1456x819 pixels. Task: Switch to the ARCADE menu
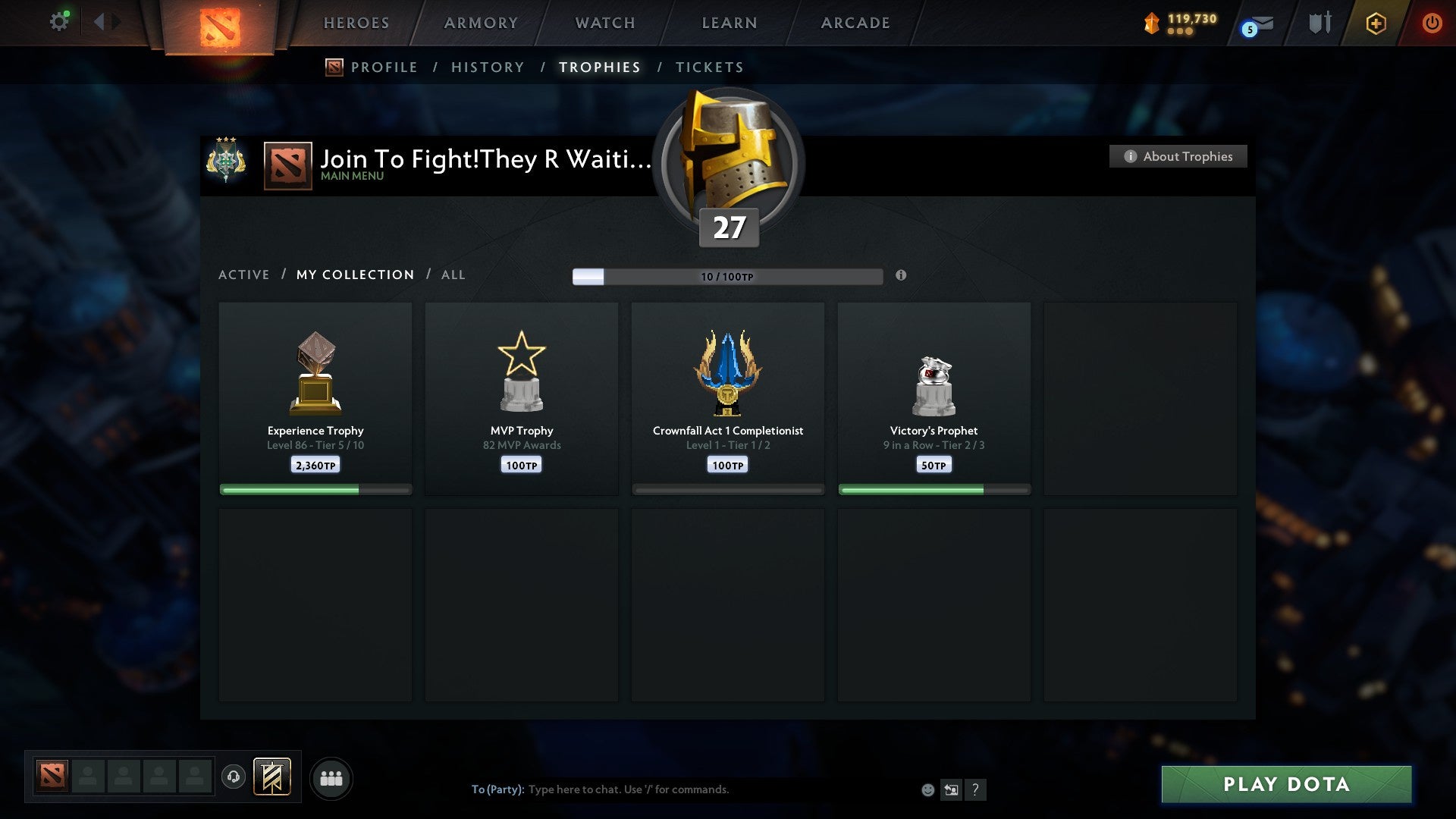click(x=855, y=23)
